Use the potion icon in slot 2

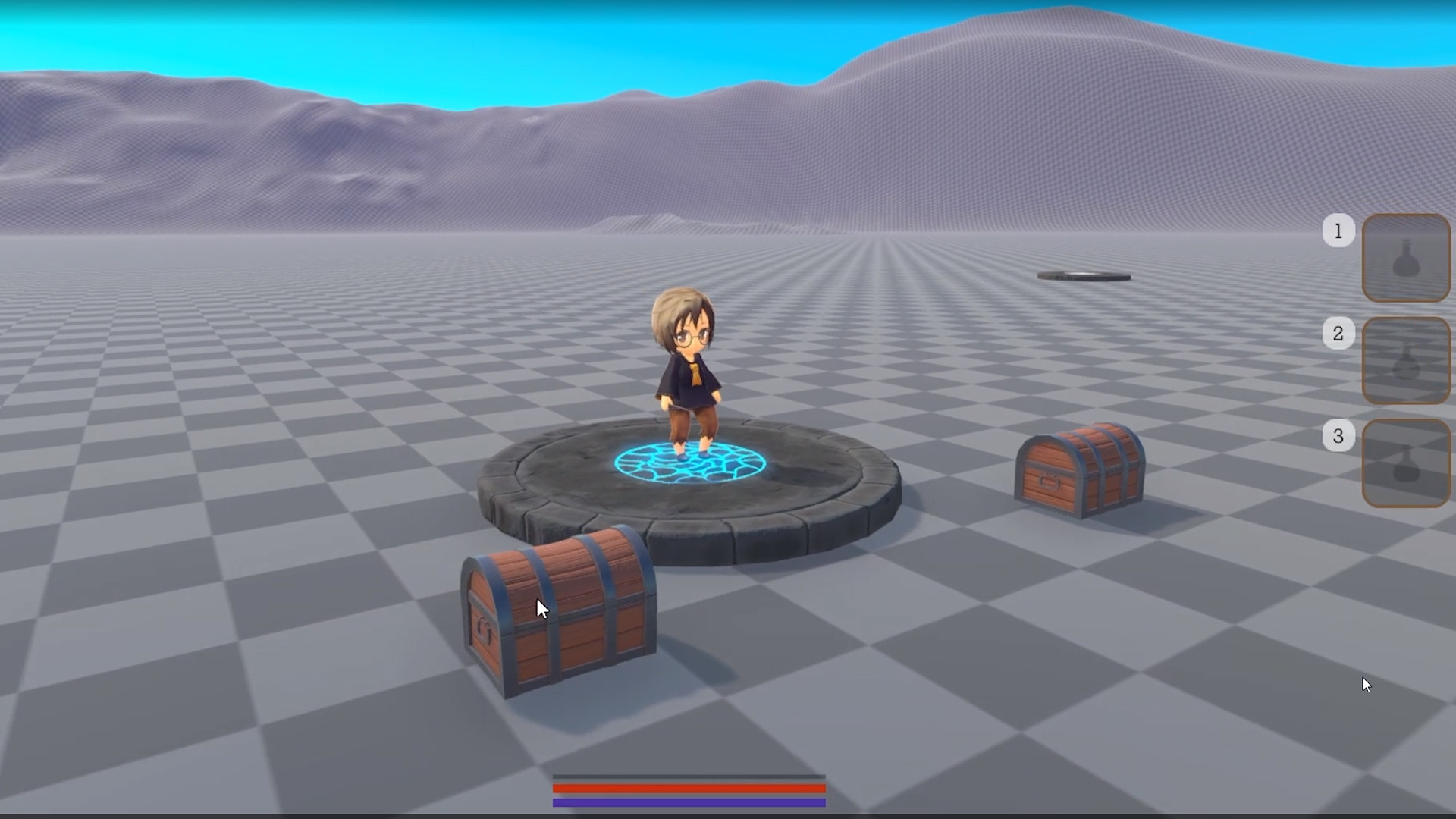click(1406, 361)
